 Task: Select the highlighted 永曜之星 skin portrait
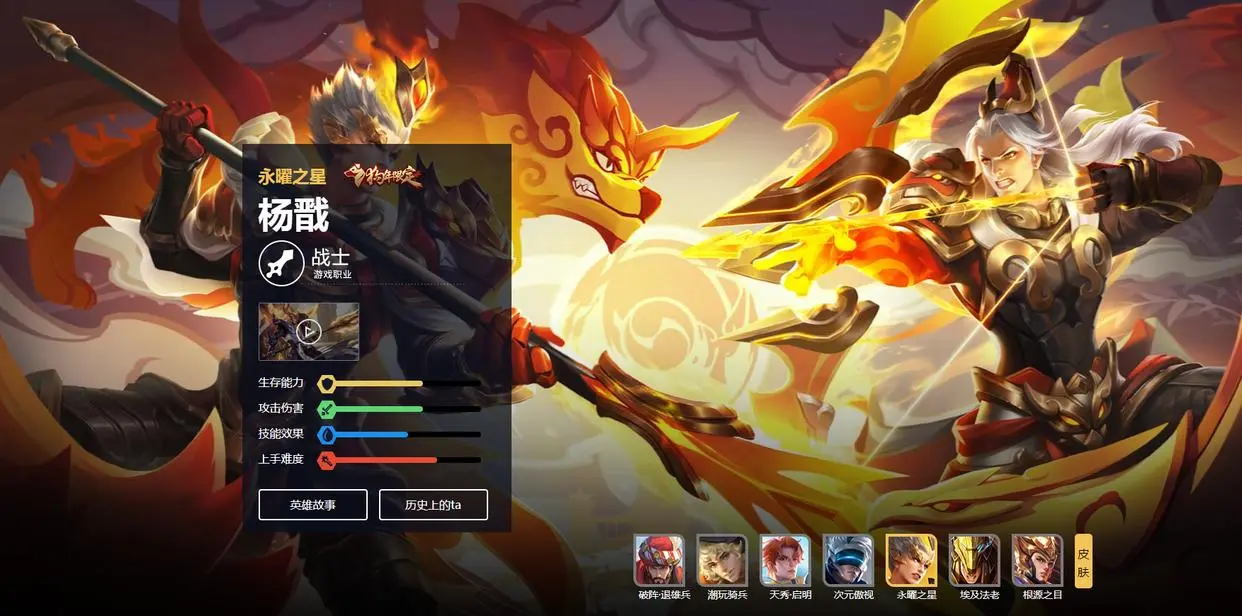[x=911, y=560]
